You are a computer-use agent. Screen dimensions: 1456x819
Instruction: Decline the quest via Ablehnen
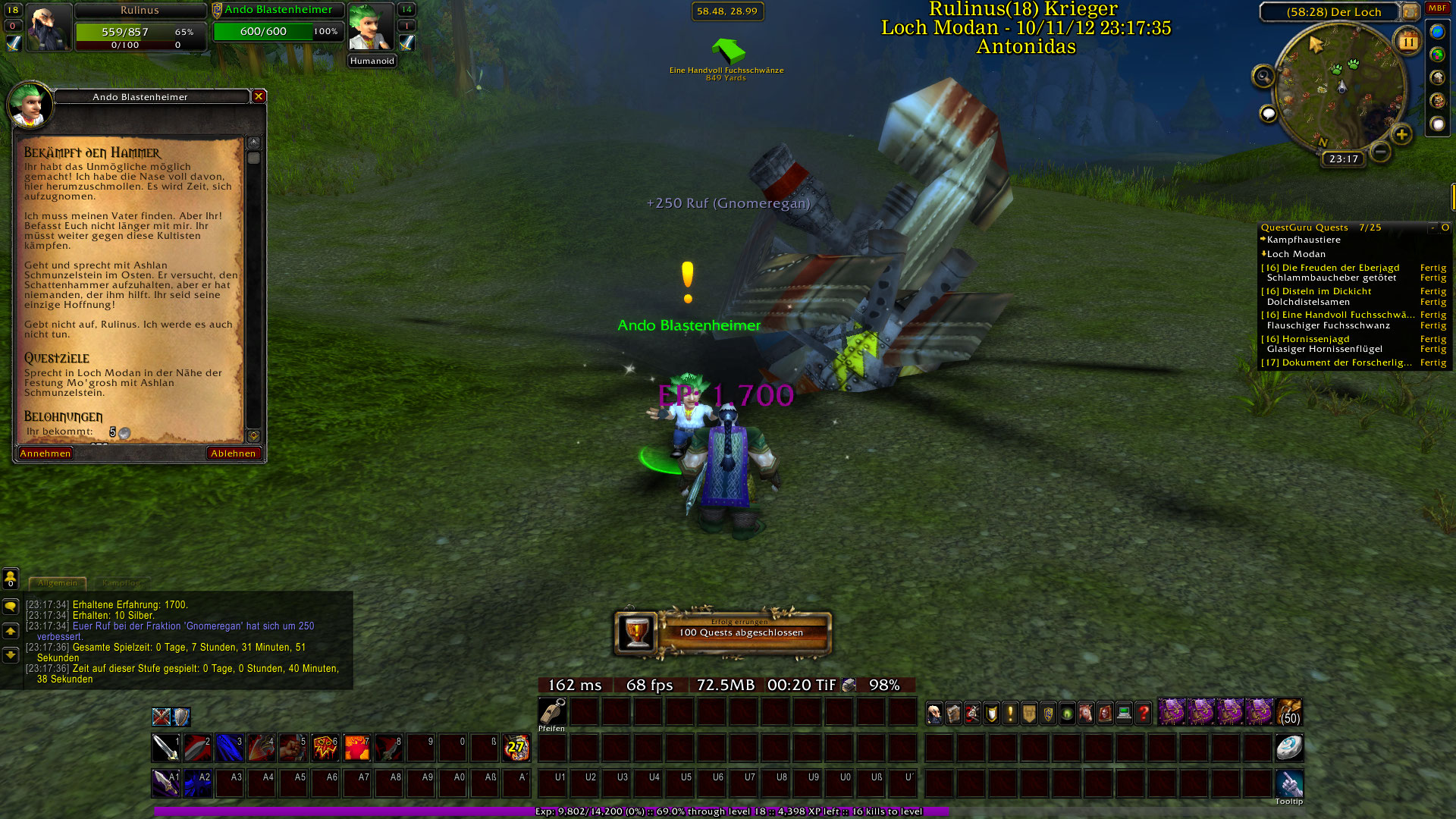pos(234,453)
